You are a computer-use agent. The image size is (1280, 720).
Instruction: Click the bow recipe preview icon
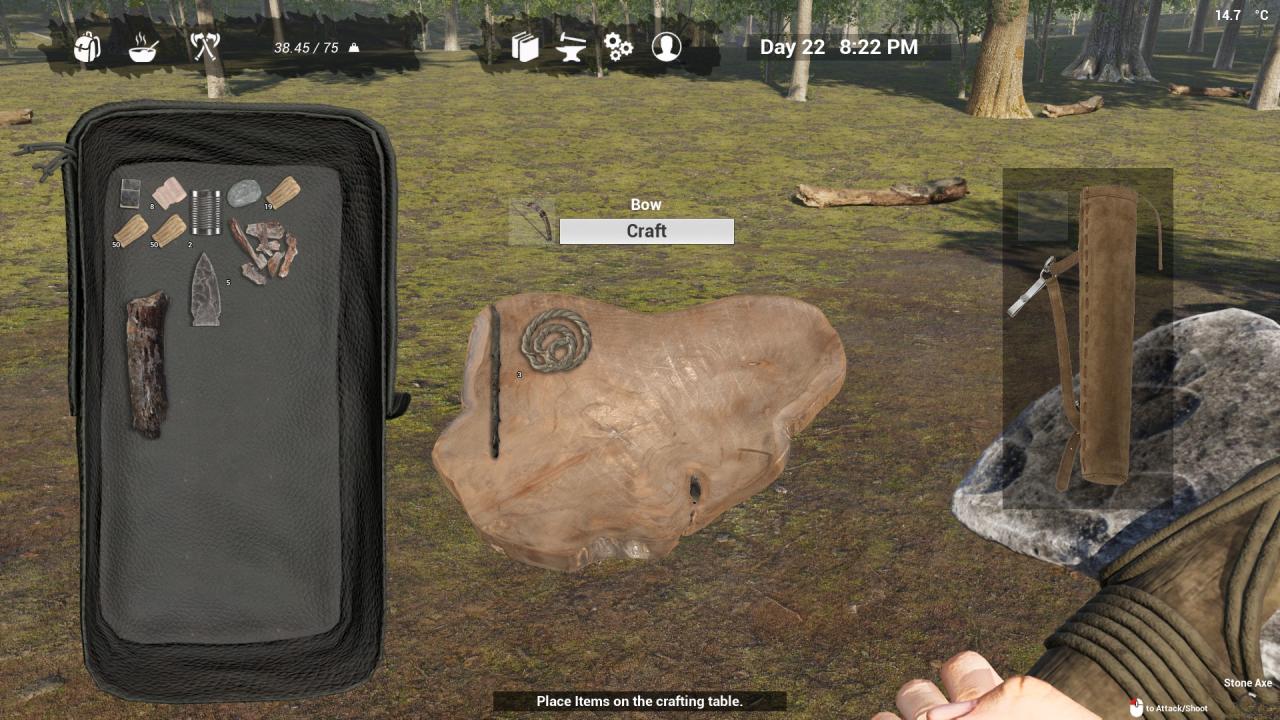pos(531,222)
